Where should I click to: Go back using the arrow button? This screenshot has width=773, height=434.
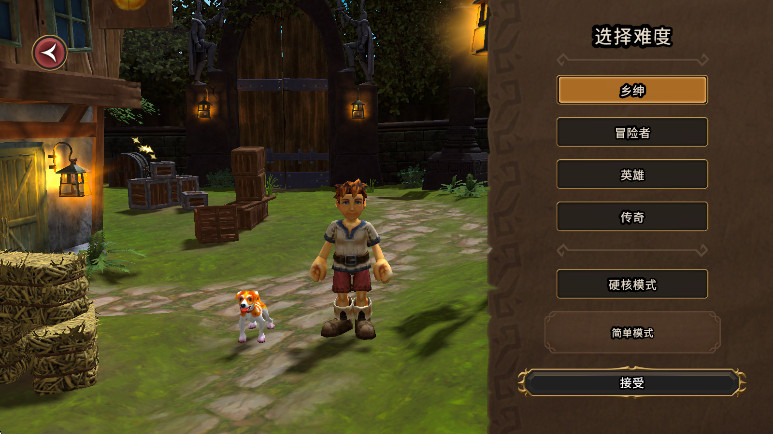coord(48,52)
